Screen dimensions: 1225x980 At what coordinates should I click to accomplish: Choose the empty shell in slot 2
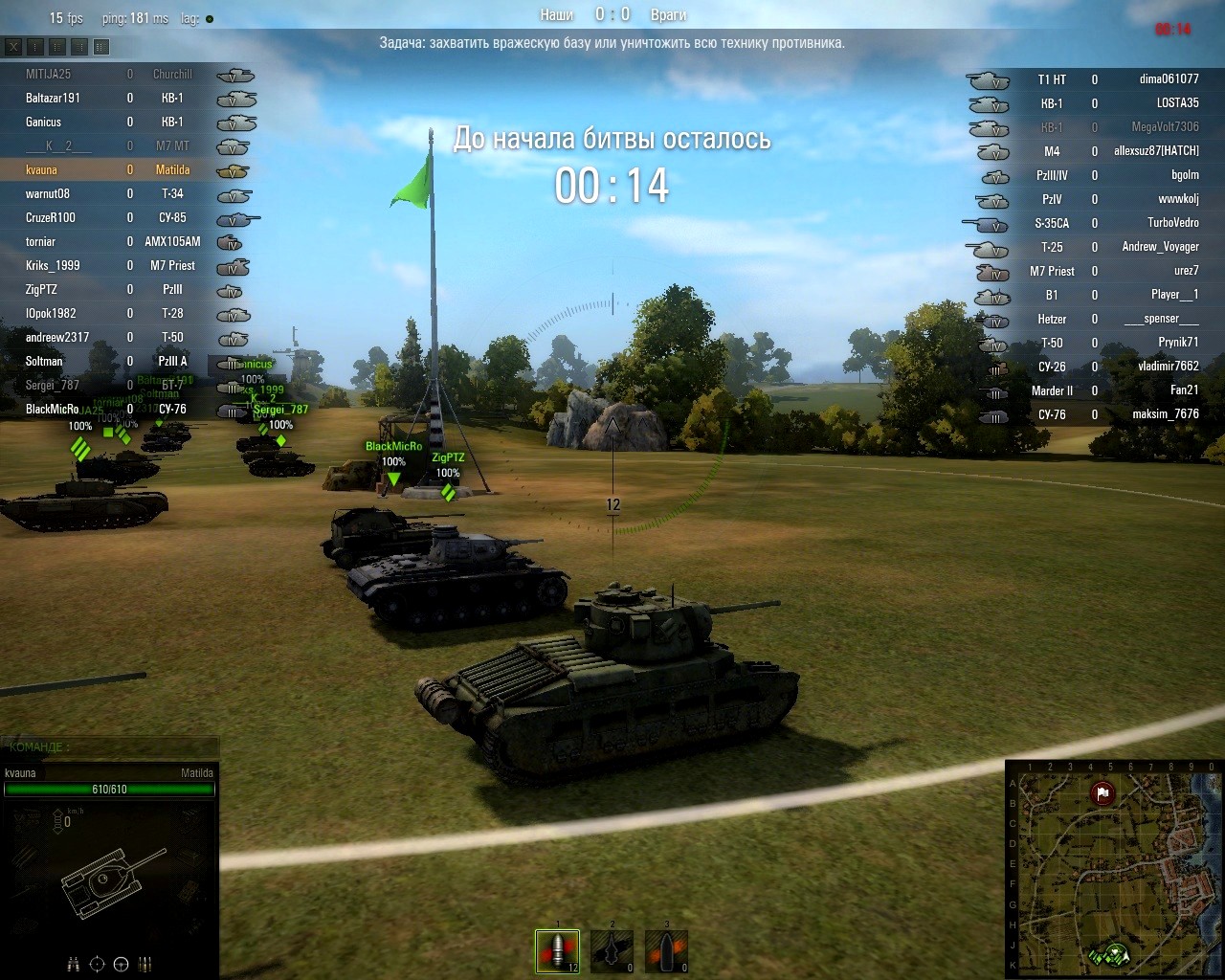point(612,951)
